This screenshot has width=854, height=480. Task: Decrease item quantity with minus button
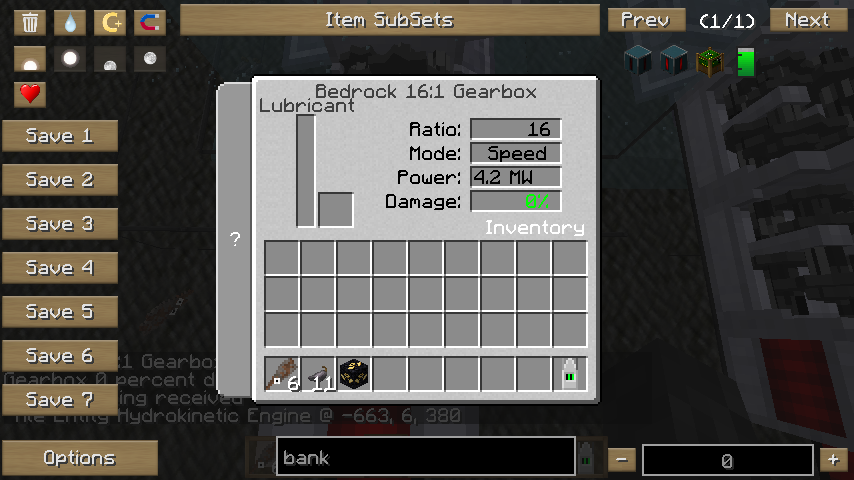point(622,460)
